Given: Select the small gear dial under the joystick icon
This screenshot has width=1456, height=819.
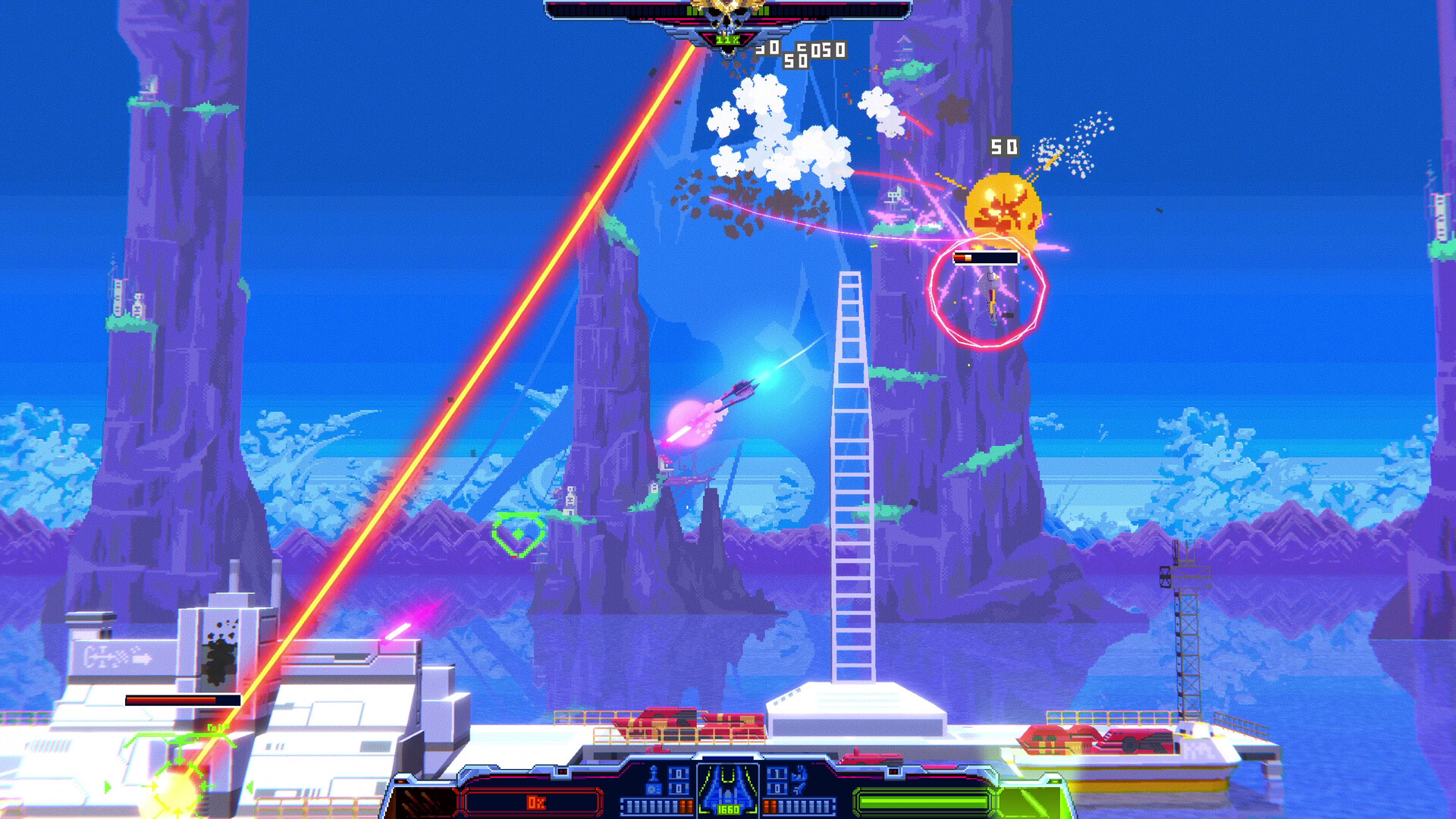Looking at the screenshot, I should (x=652, y=789).
